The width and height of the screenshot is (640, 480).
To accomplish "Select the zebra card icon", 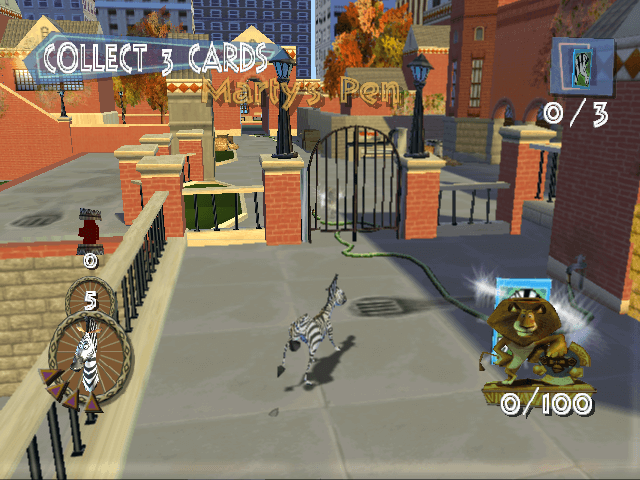I will (x=581, y=66).
